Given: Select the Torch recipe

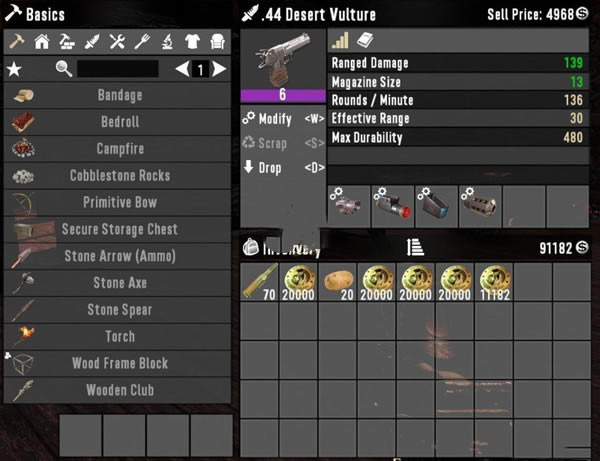Looking at the screenshot, I should [119, 337].
